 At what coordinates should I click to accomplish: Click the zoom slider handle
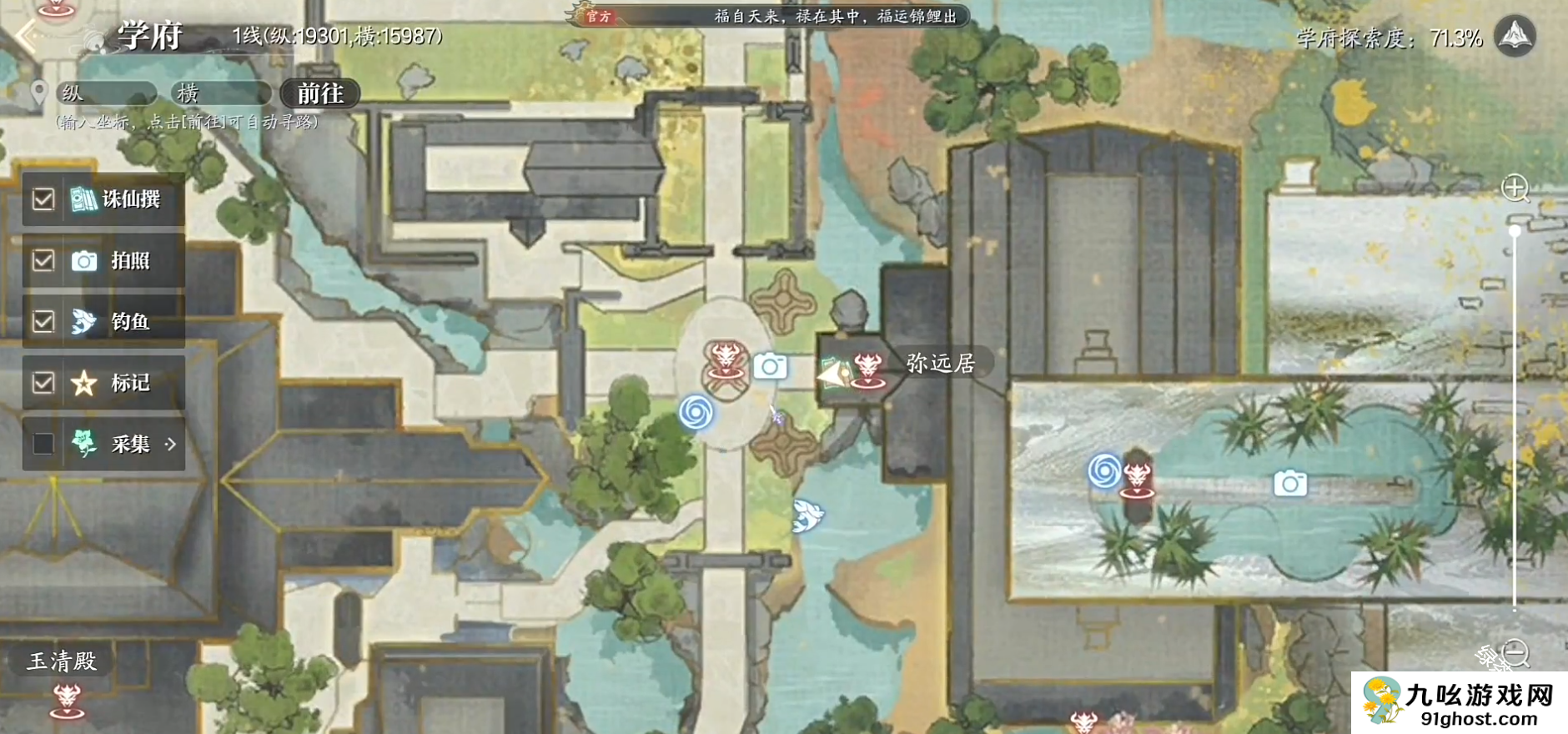(1515, 230)
